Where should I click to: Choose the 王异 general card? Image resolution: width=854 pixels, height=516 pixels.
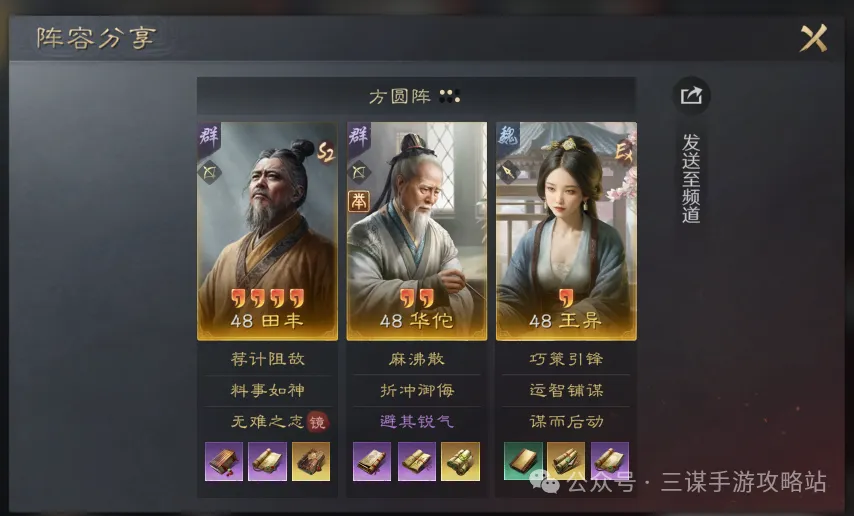pos(566,231)
